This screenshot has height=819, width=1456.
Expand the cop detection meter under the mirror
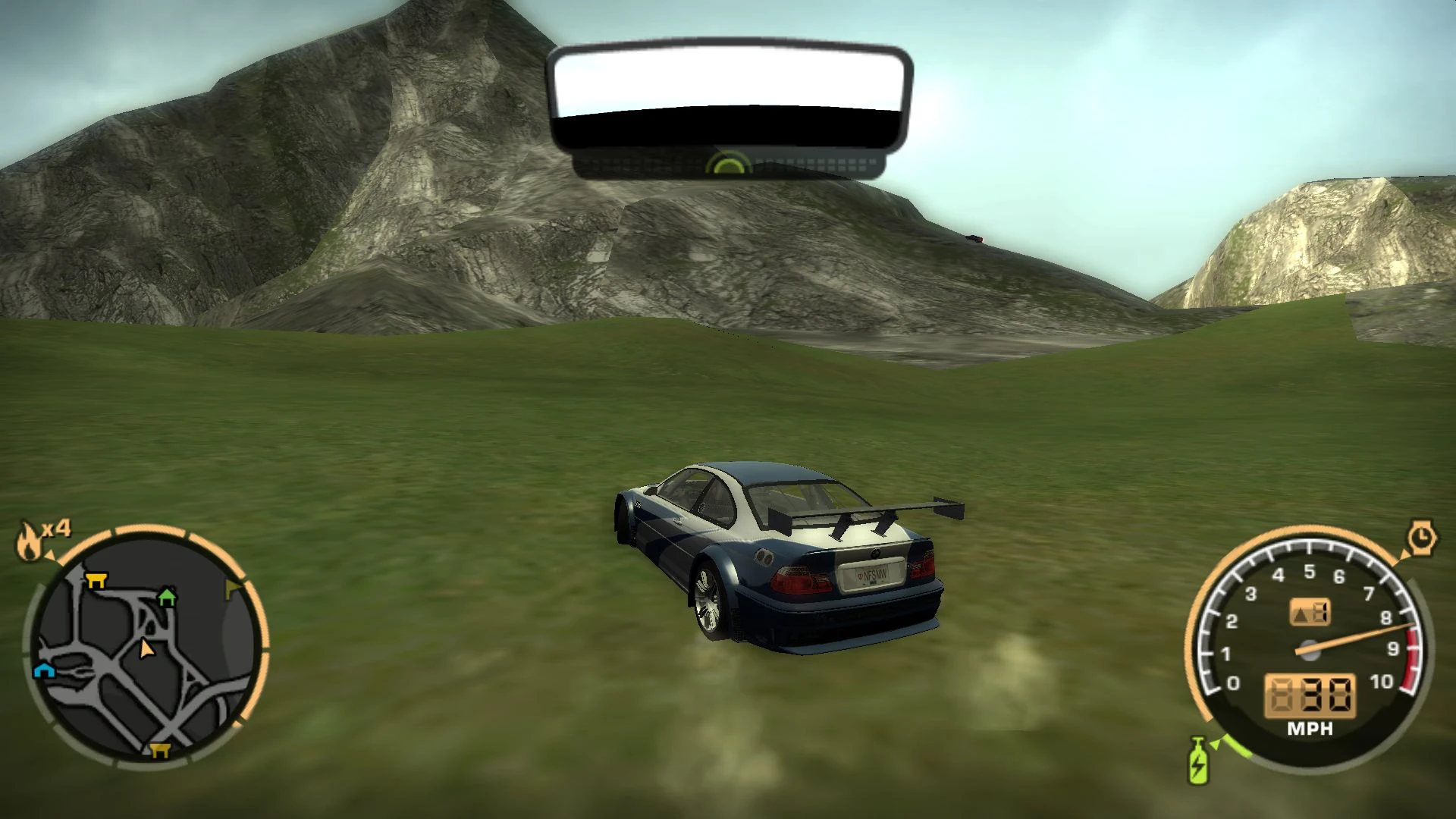point(728,162)
